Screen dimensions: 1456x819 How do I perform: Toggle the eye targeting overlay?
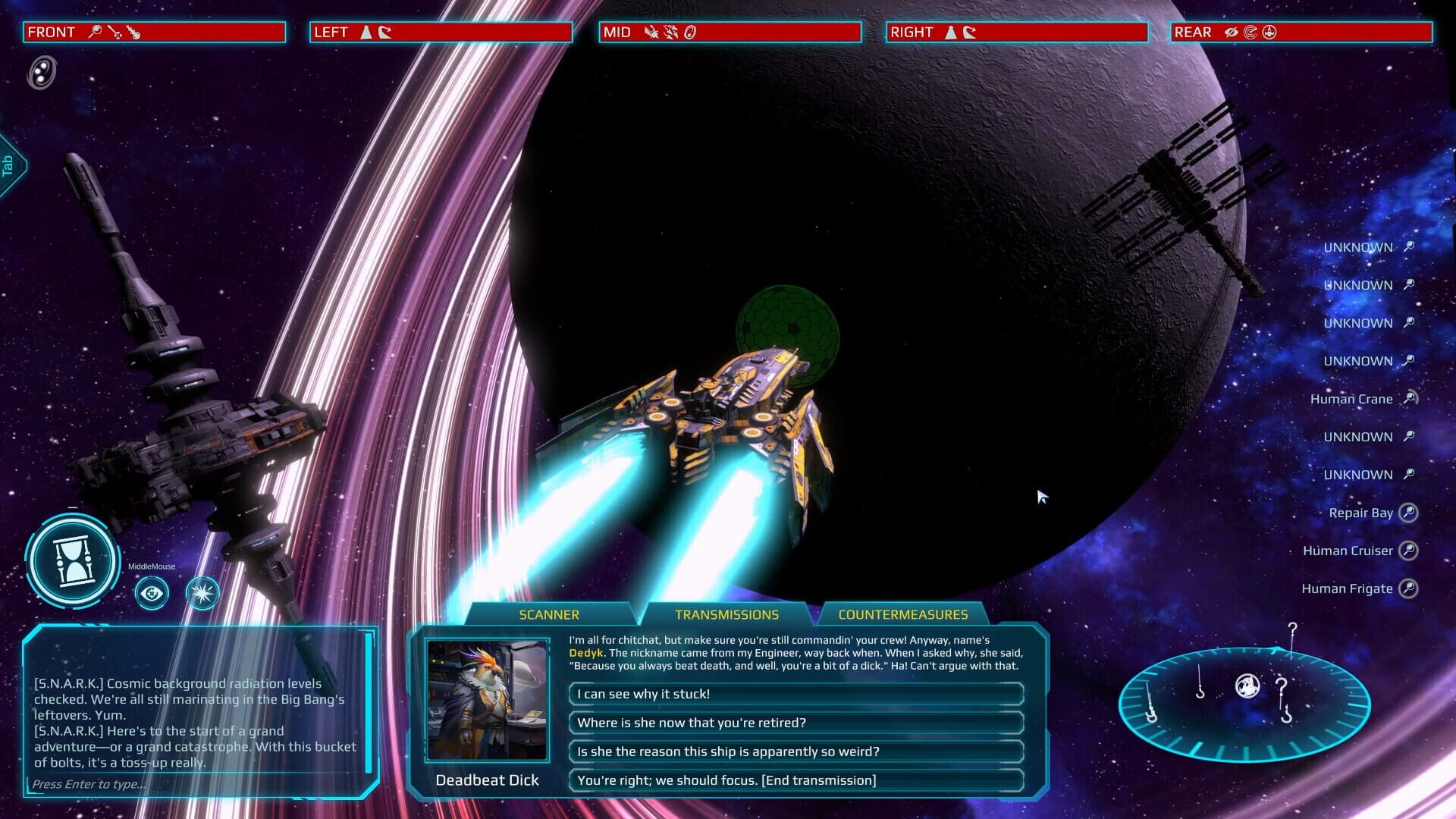[151, 594]
